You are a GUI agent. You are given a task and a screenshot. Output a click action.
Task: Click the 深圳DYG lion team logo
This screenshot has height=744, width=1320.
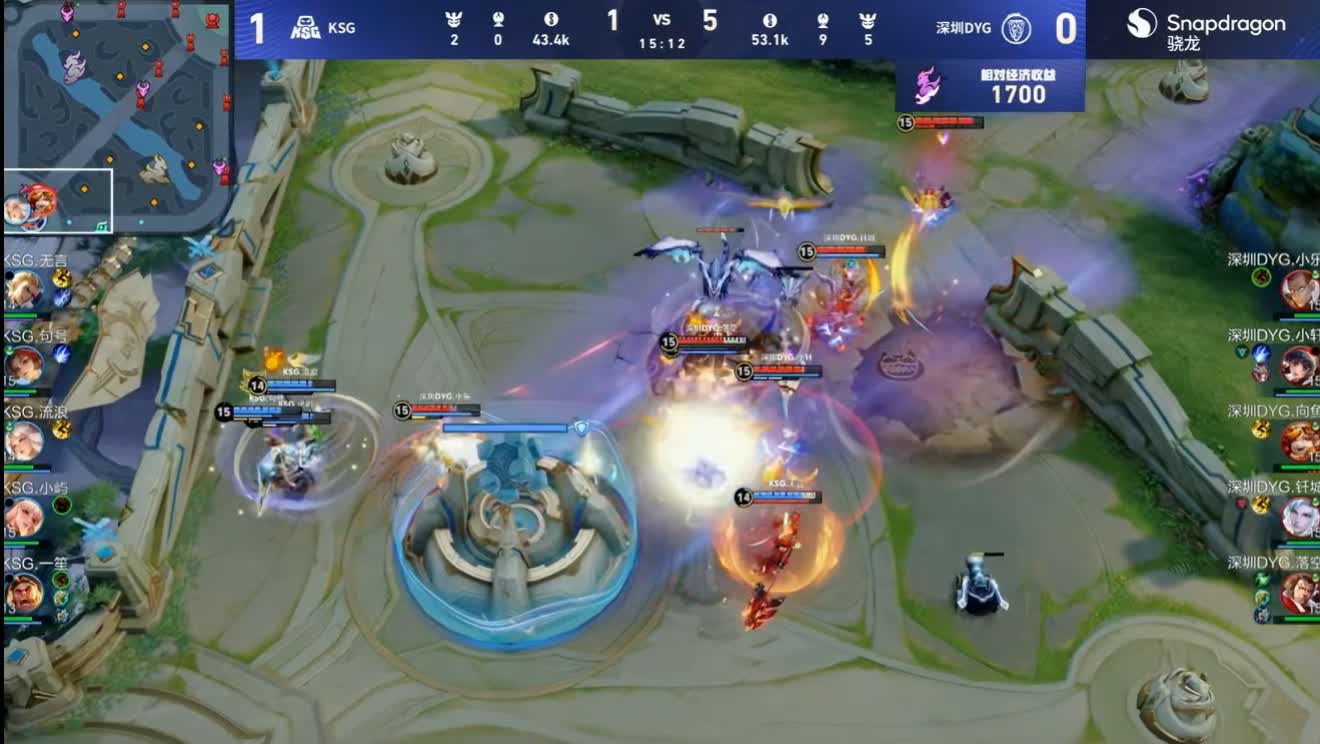coord(1016,28)
